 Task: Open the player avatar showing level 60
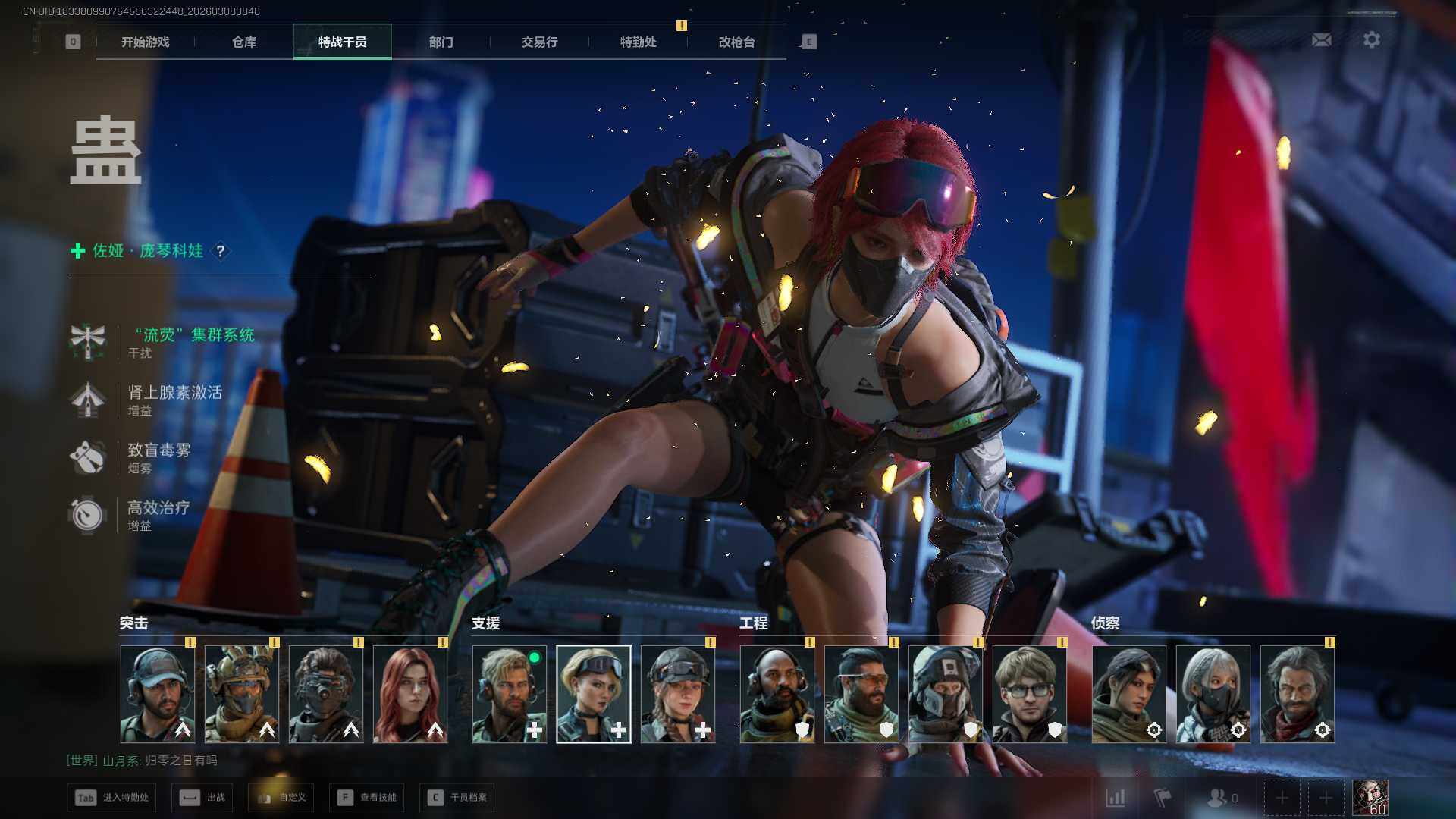(1370, 798)
